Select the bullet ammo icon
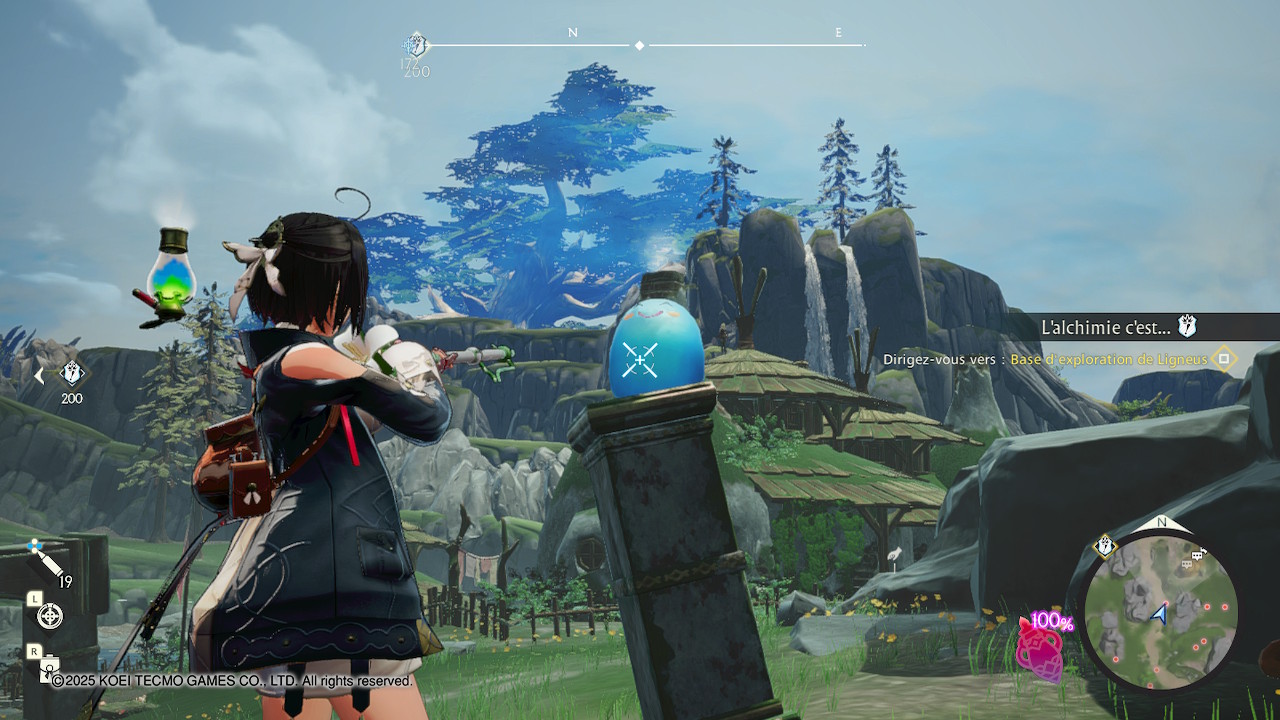The width and height of the screenshot is (1280, 720). (x=45, y=562)
